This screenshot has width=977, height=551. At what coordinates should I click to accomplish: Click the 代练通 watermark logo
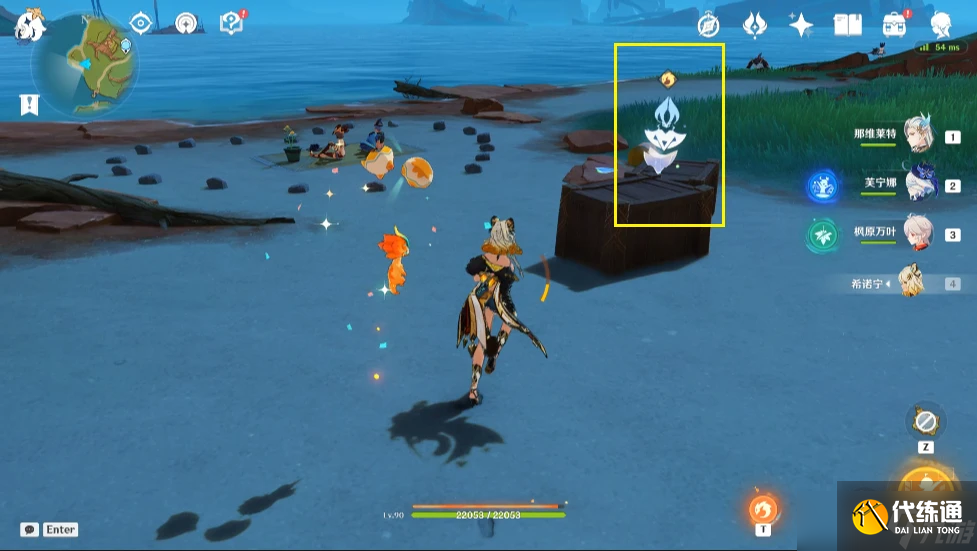[907, 515]
